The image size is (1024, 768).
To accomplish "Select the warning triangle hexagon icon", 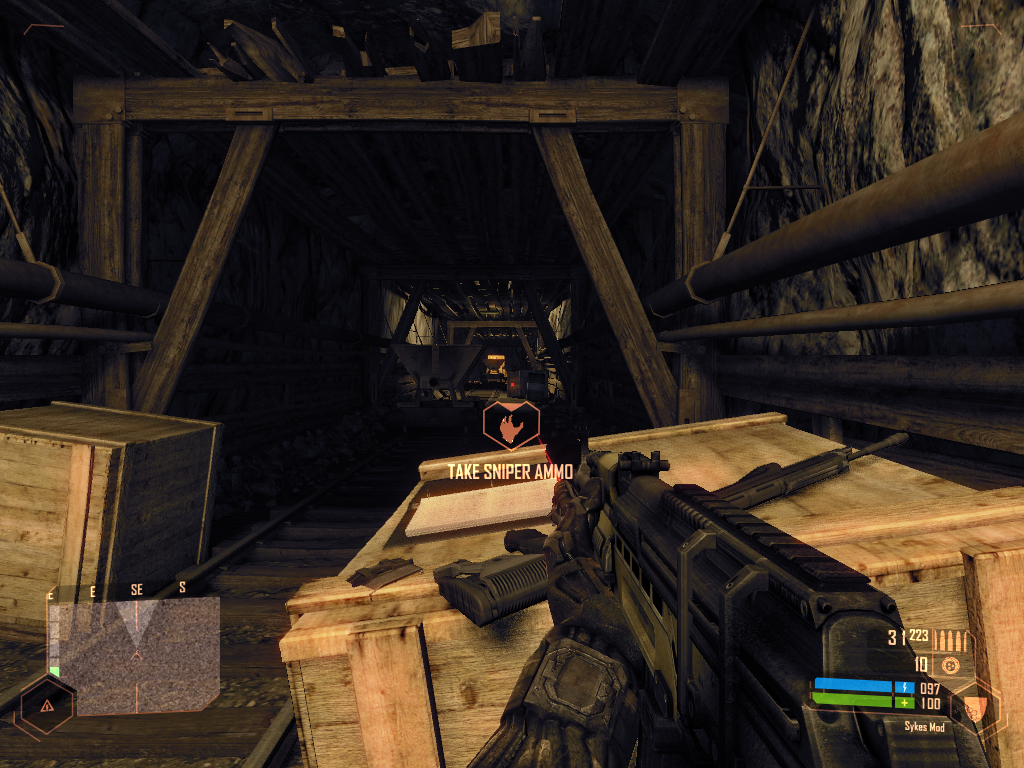I will tap(46, 705).
